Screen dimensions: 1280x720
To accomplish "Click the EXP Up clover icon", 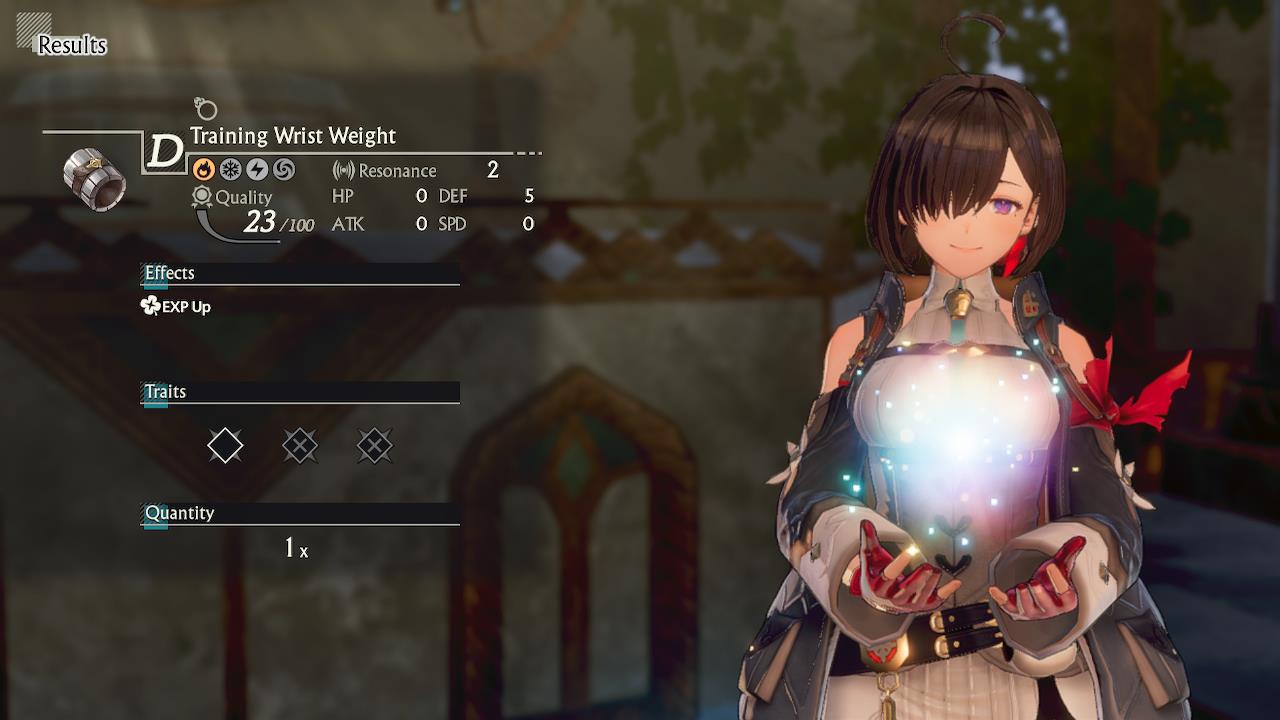I will coord(148,306).
